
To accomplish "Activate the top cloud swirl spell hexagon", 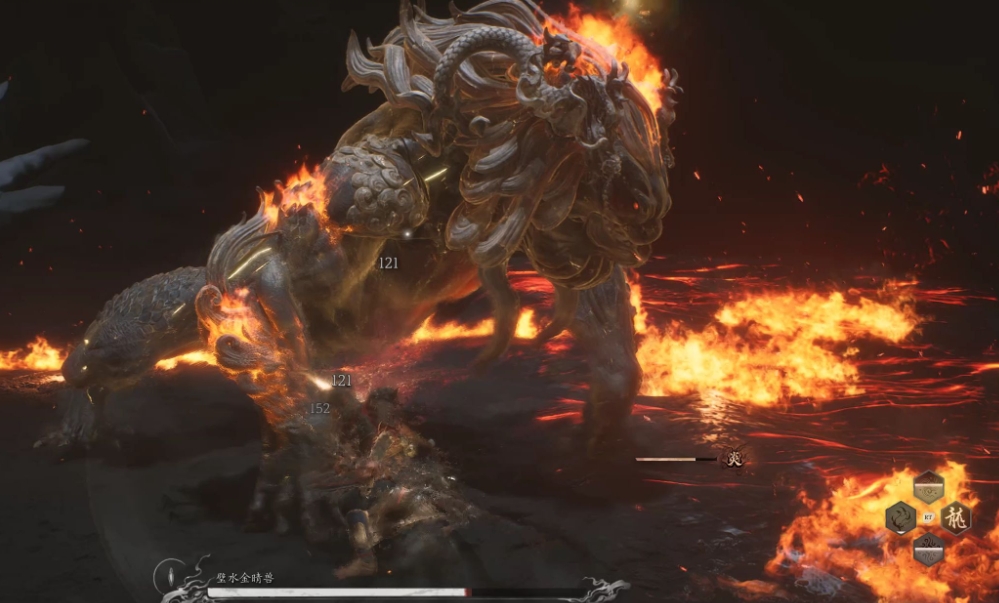I will tap(928, 489).
